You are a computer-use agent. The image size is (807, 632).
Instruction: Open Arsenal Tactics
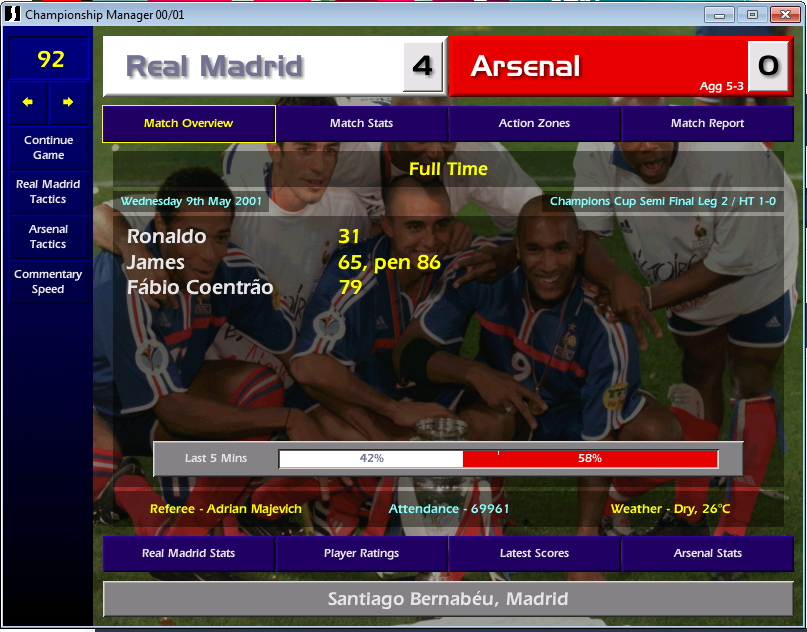click(x=48, y=237)
